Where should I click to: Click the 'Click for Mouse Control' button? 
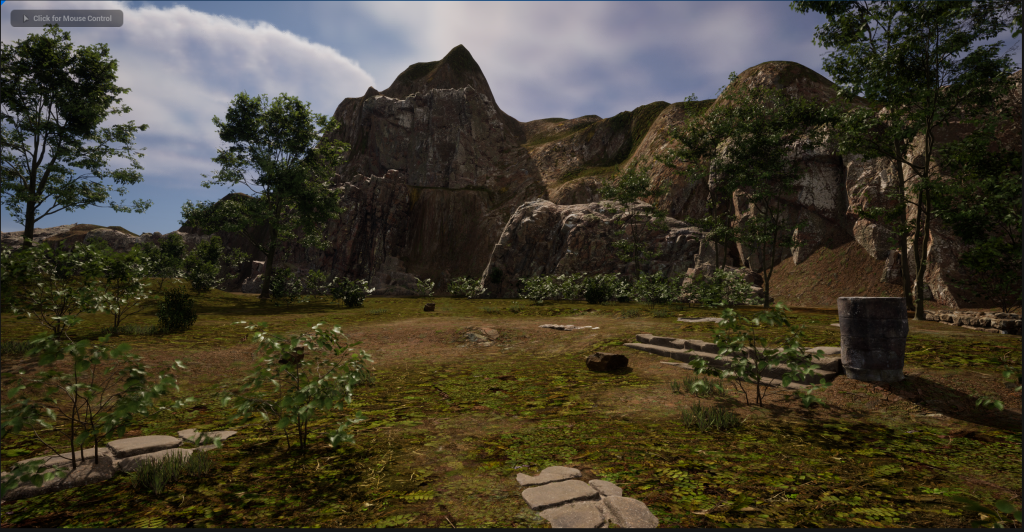(x=66, y=18)
